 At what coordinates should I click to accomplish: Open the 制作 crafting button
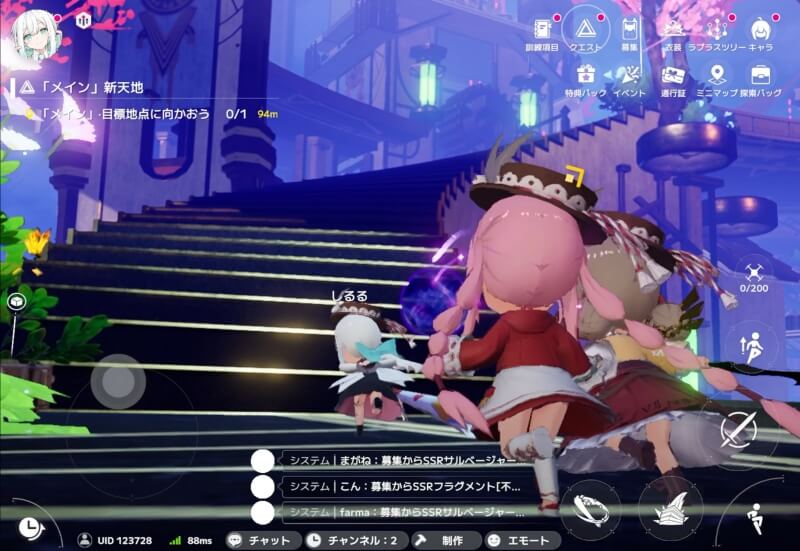(x=441, y=540)
